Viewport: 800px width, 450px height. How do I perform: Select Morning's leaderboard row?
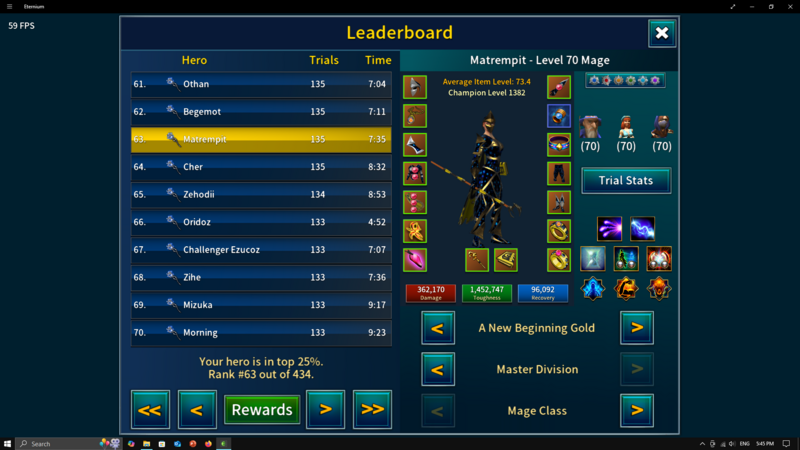[261, 332]
